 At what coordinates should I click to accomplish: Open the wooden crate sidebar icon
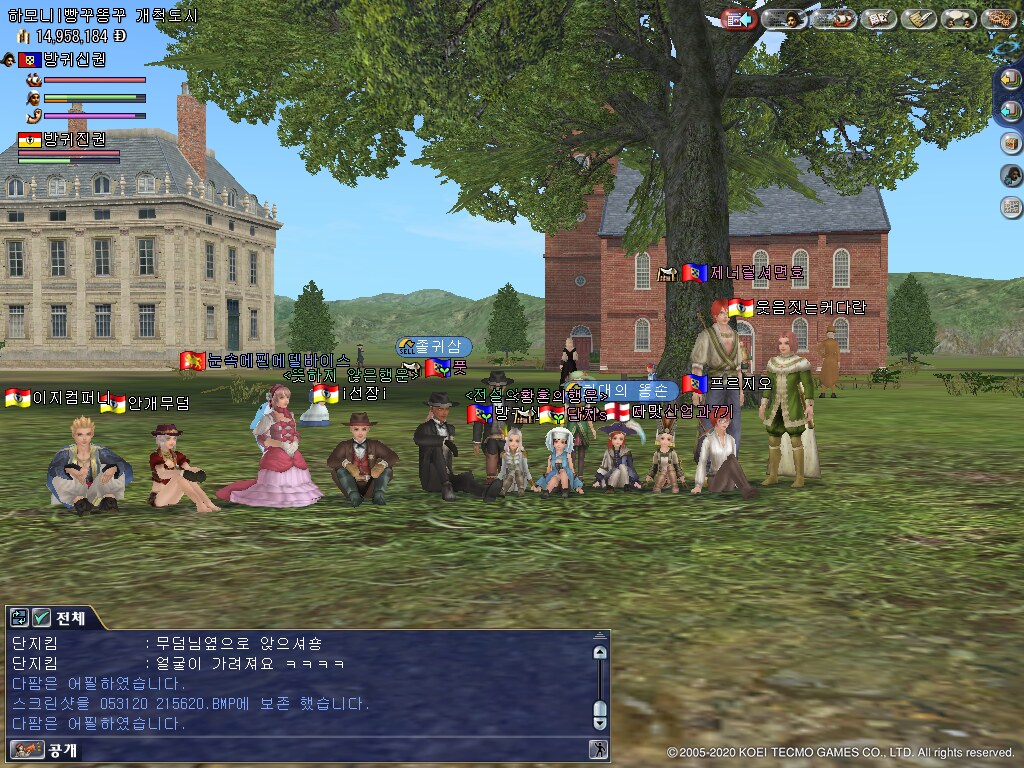[1011, 142]
